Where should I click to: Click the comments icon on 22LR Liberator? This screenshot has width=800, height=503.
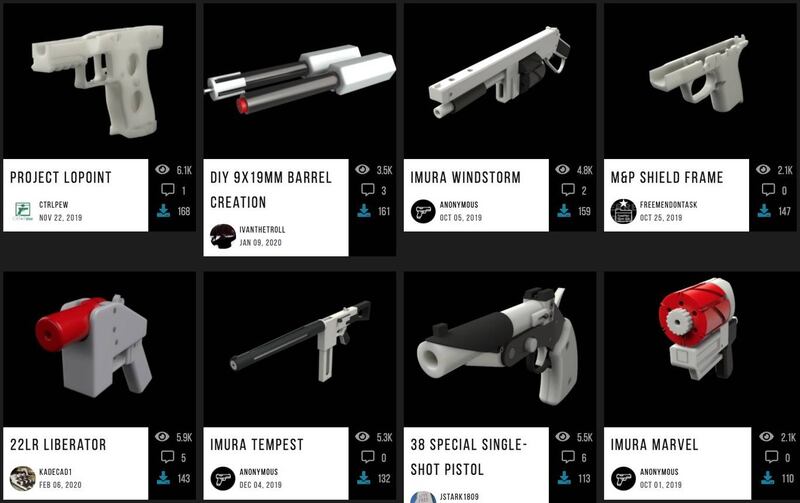(164, 458)
